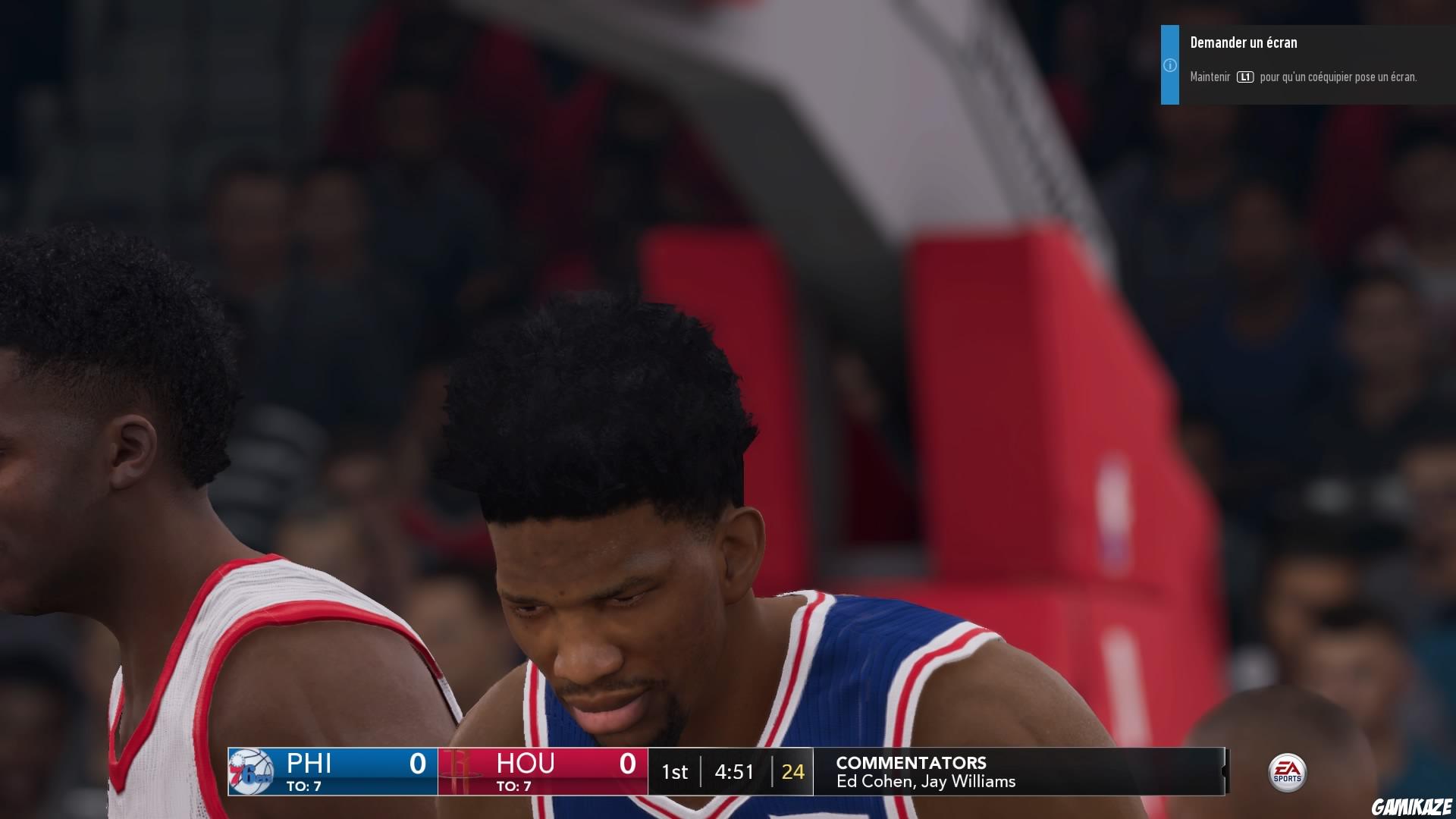Expand the quarter indicator labeled 1st

675,772
